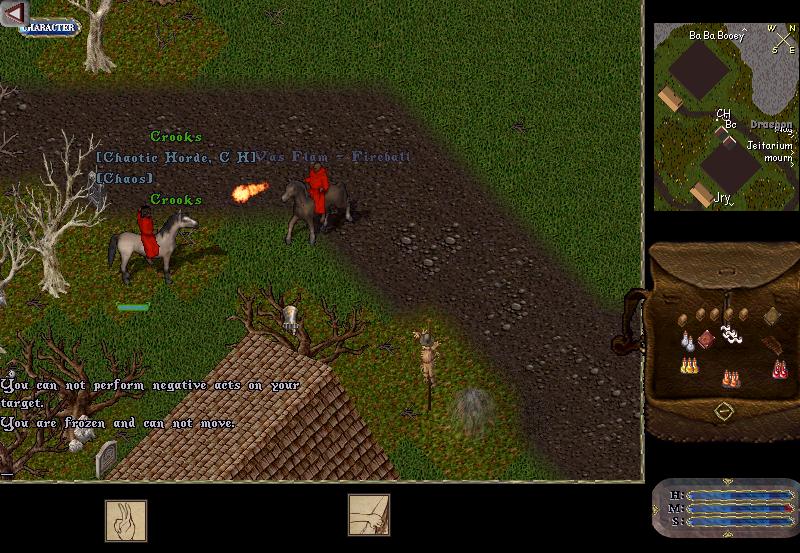Open the Character panel button
800x553 pixels.
coord(50,27)
